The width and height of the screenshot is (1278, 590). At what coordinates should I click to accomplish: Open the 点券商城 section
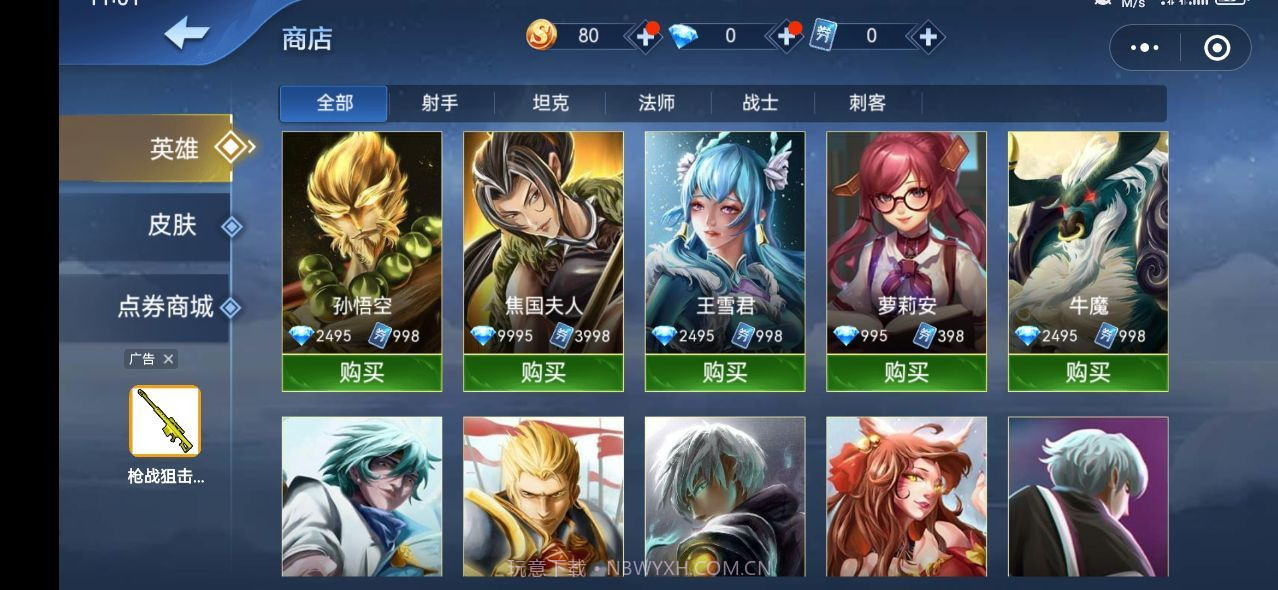[166, 307]
